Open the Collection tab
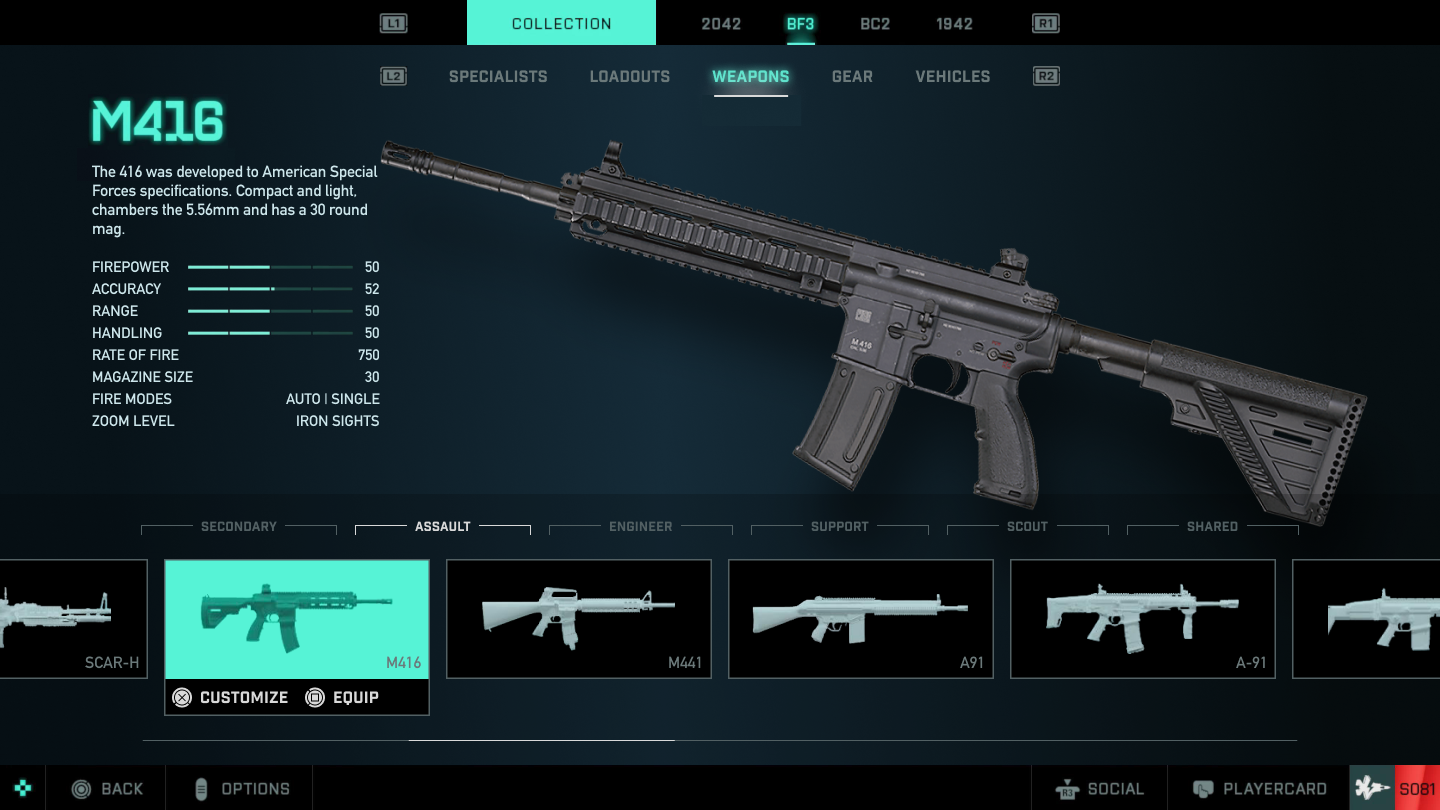Screen dimensions: 1440x810 (x=561, y=23)
